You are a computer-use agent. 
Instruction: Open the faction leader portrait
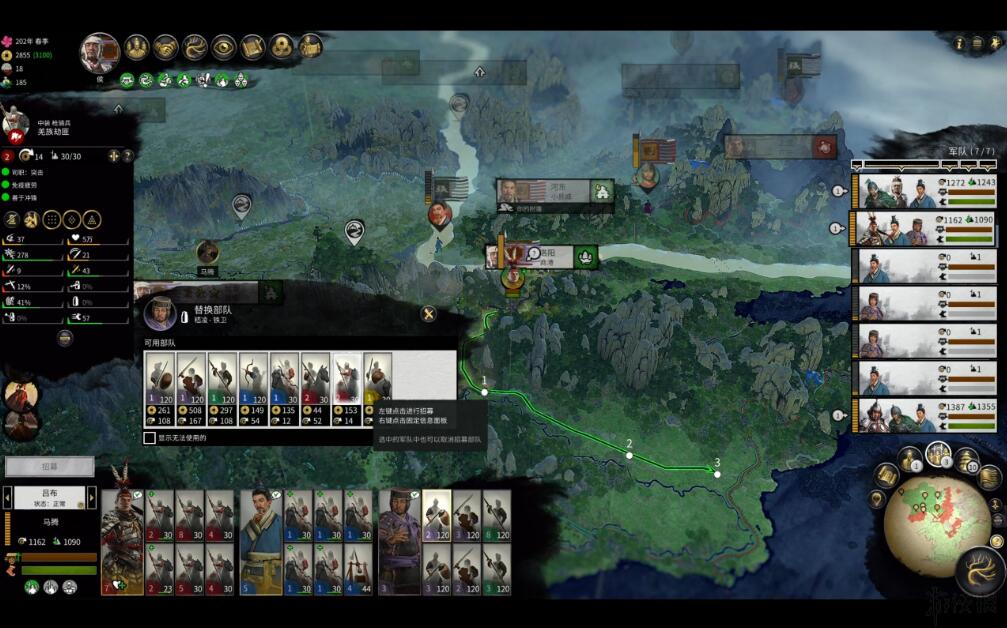100,52
